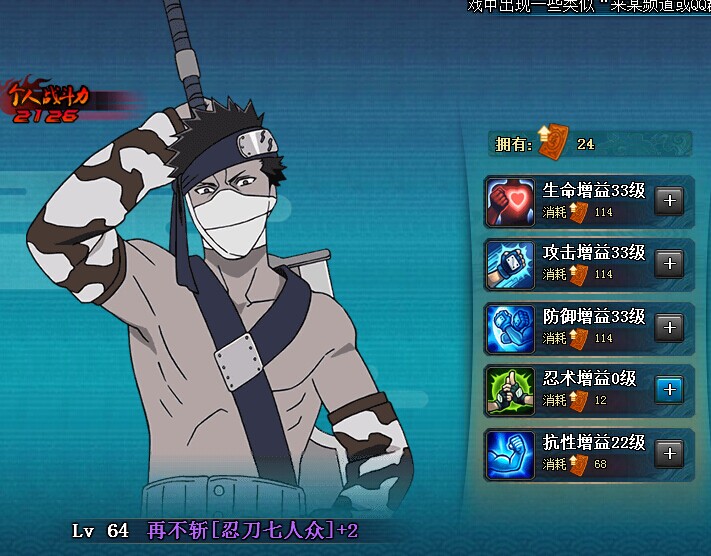711x556 pixels.
Task: Click the plus button for 攻击增益
Action: click(x=669, y=263)
